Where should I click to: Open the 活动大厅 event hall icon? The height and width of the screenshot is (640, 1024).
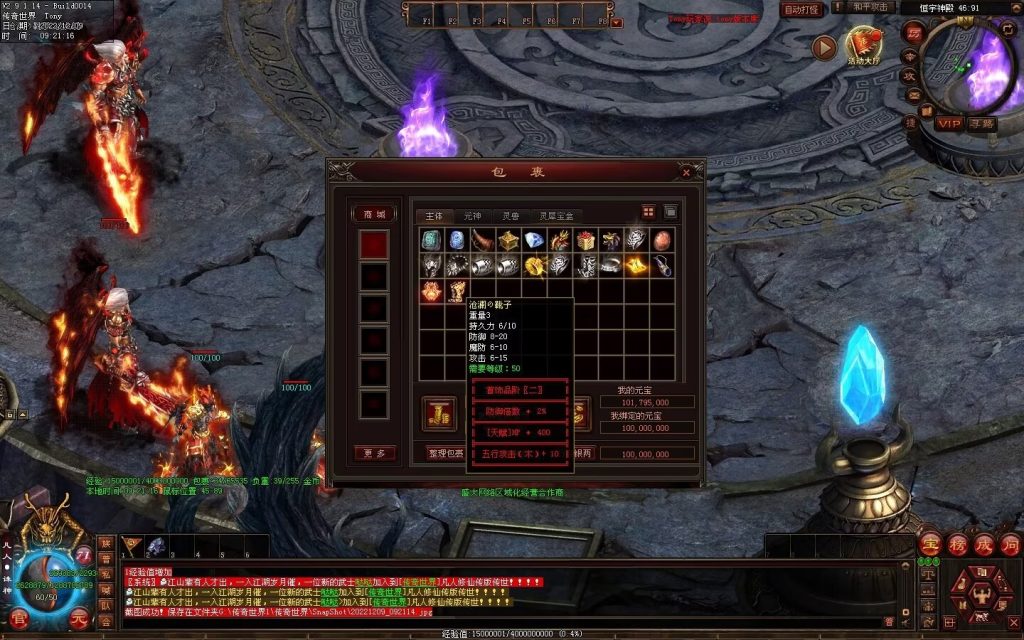click(x=863, y=47)
